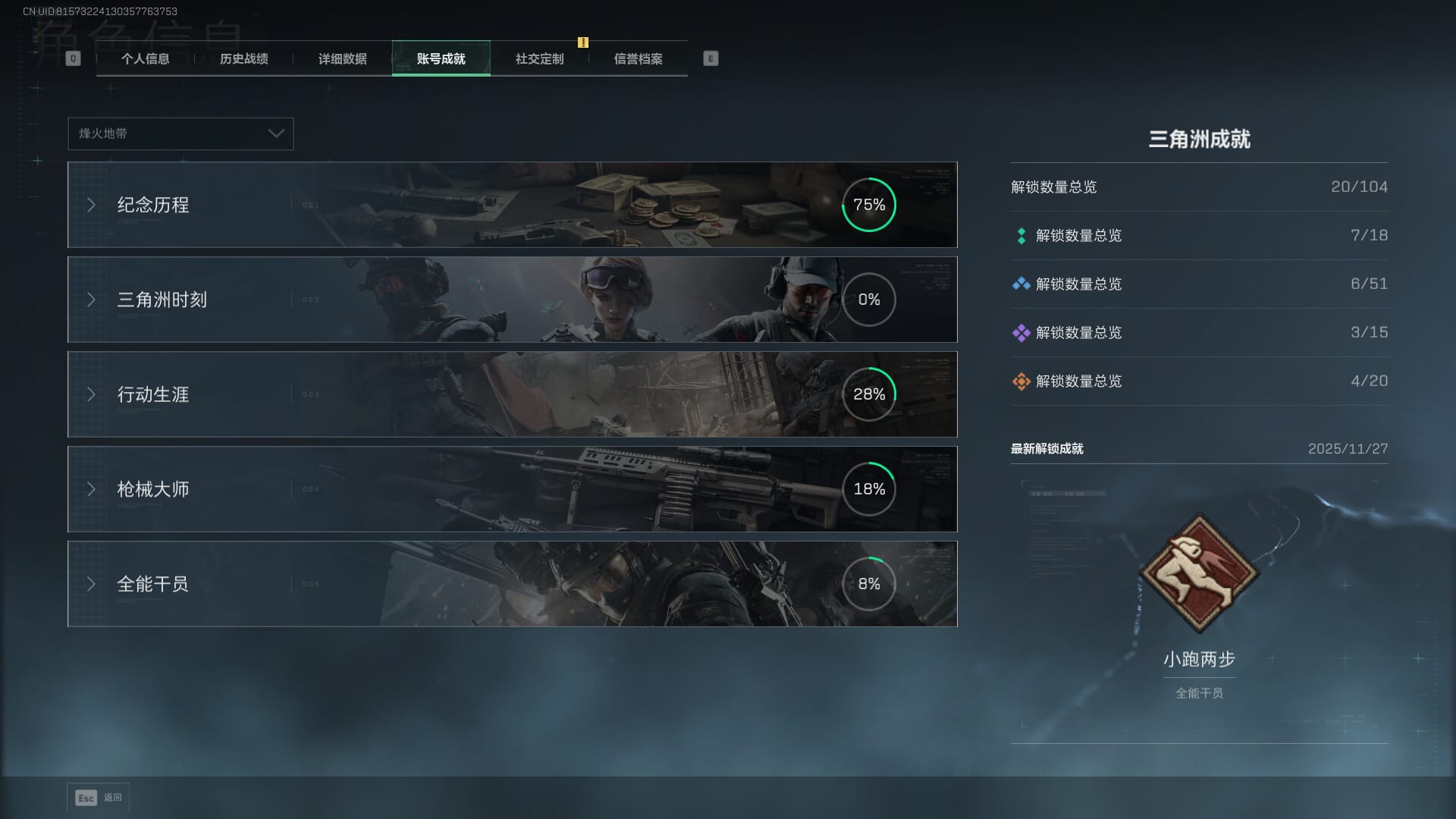
Task: Click the 小跑两步 achievement badge
Action: [x=1199, y=574]
